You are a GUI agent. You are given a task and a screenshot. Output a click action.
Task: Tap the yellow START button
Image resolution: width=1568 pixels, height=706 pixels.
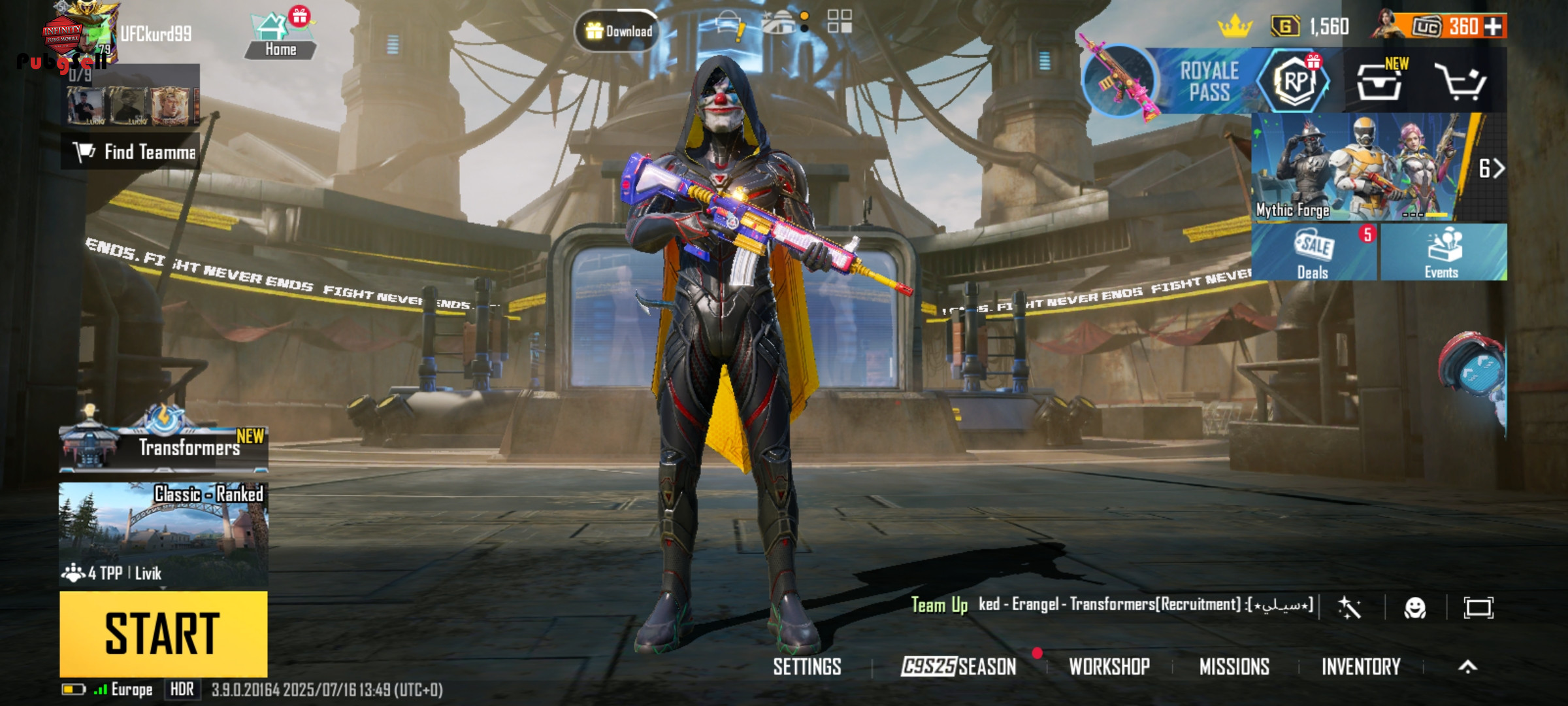pos(163,633)
